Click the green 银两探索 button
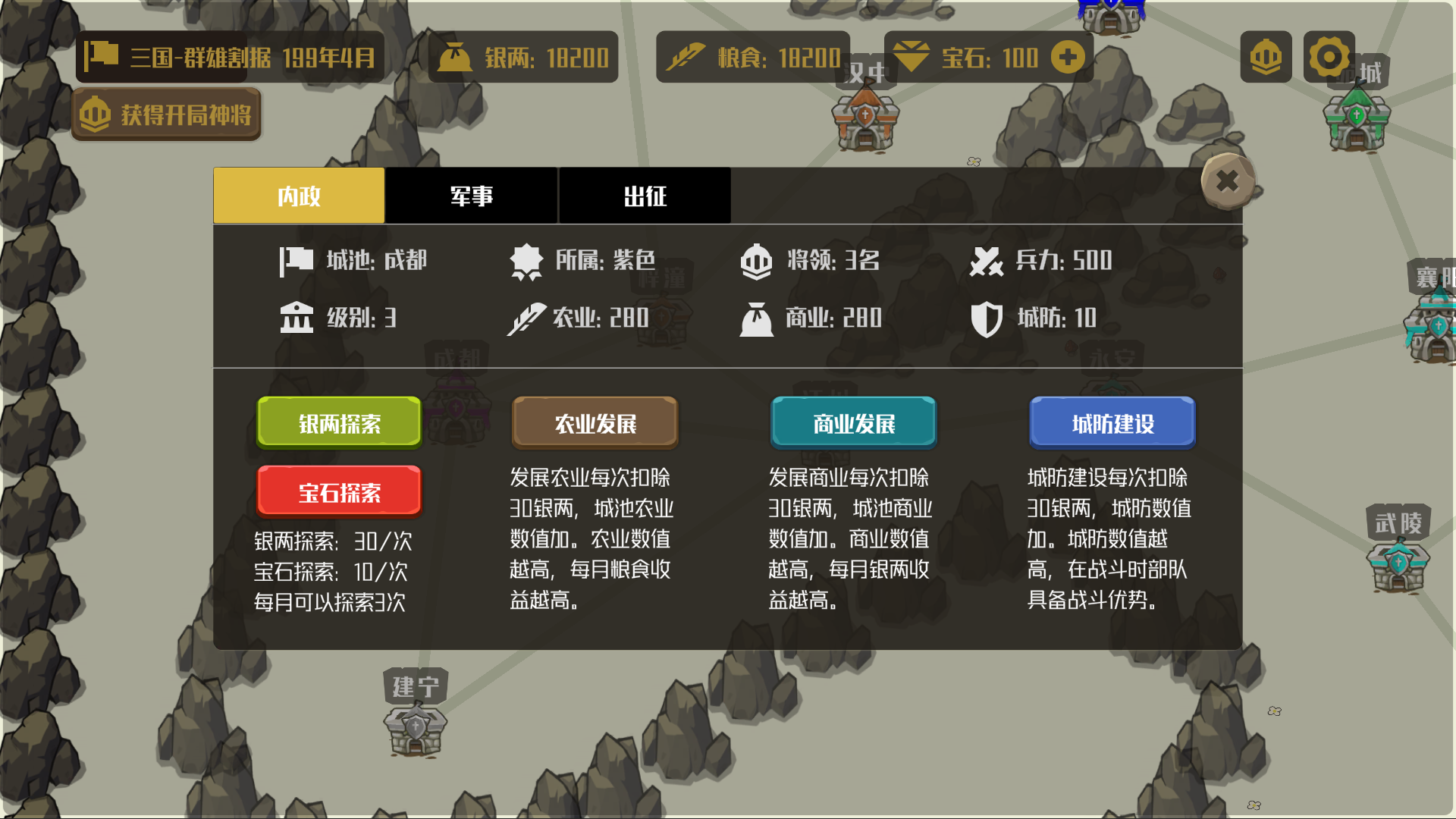 click(x=338, y=423)
